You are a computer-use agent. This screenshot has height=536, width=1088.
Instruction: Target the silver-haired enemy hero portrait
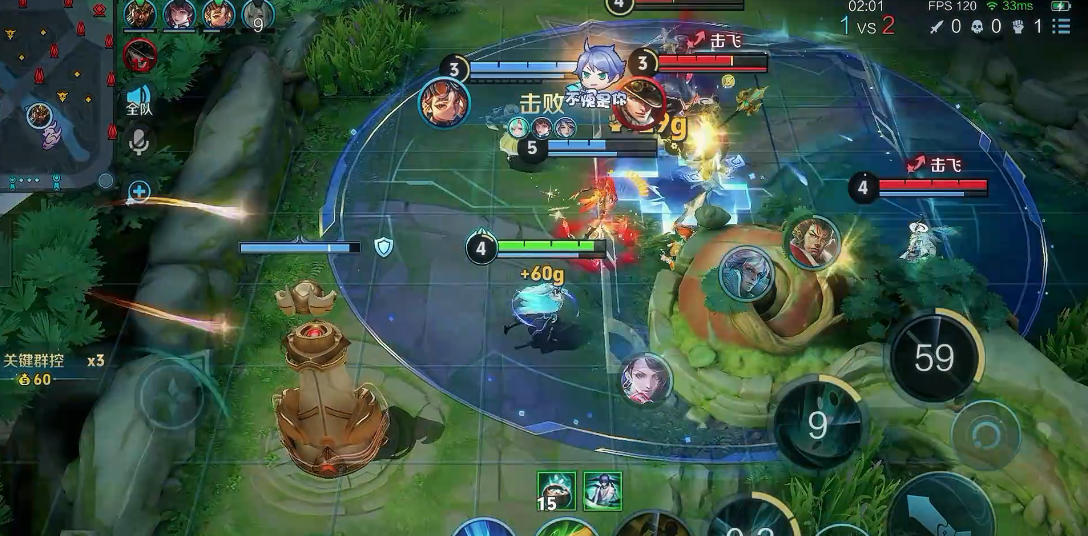click(x=746, y=274)
